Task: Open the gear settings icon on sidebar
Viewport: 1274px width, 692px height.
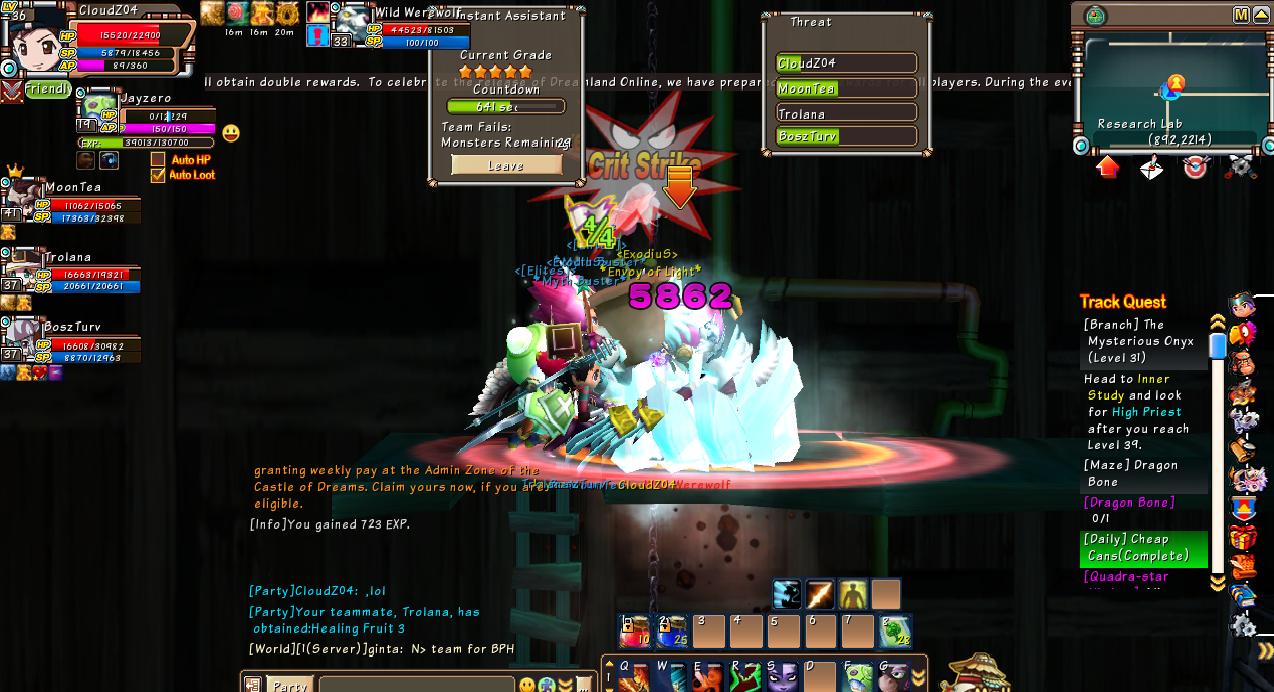Action: 1243,625
